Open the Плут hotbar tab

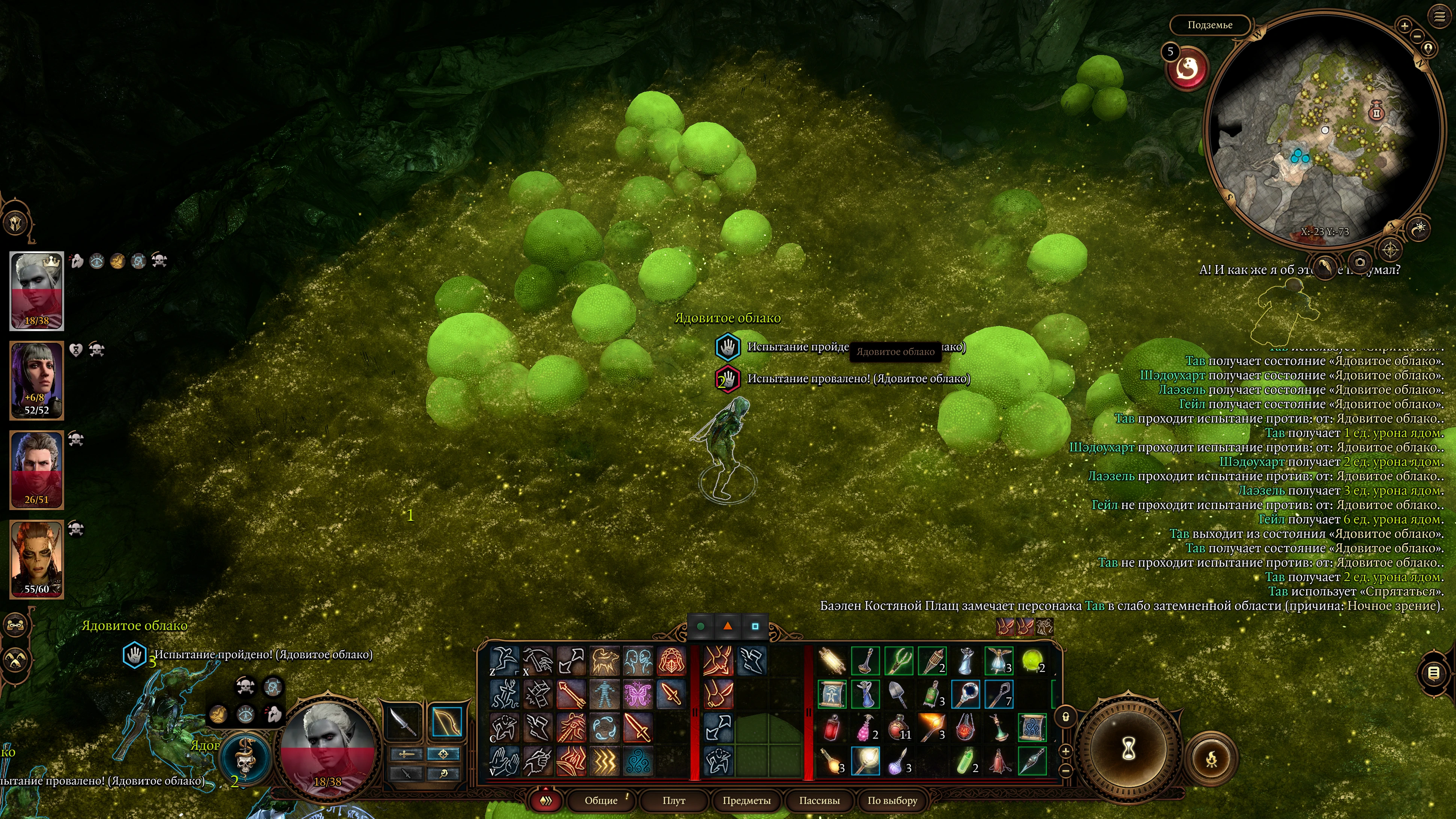click(674, 800)
